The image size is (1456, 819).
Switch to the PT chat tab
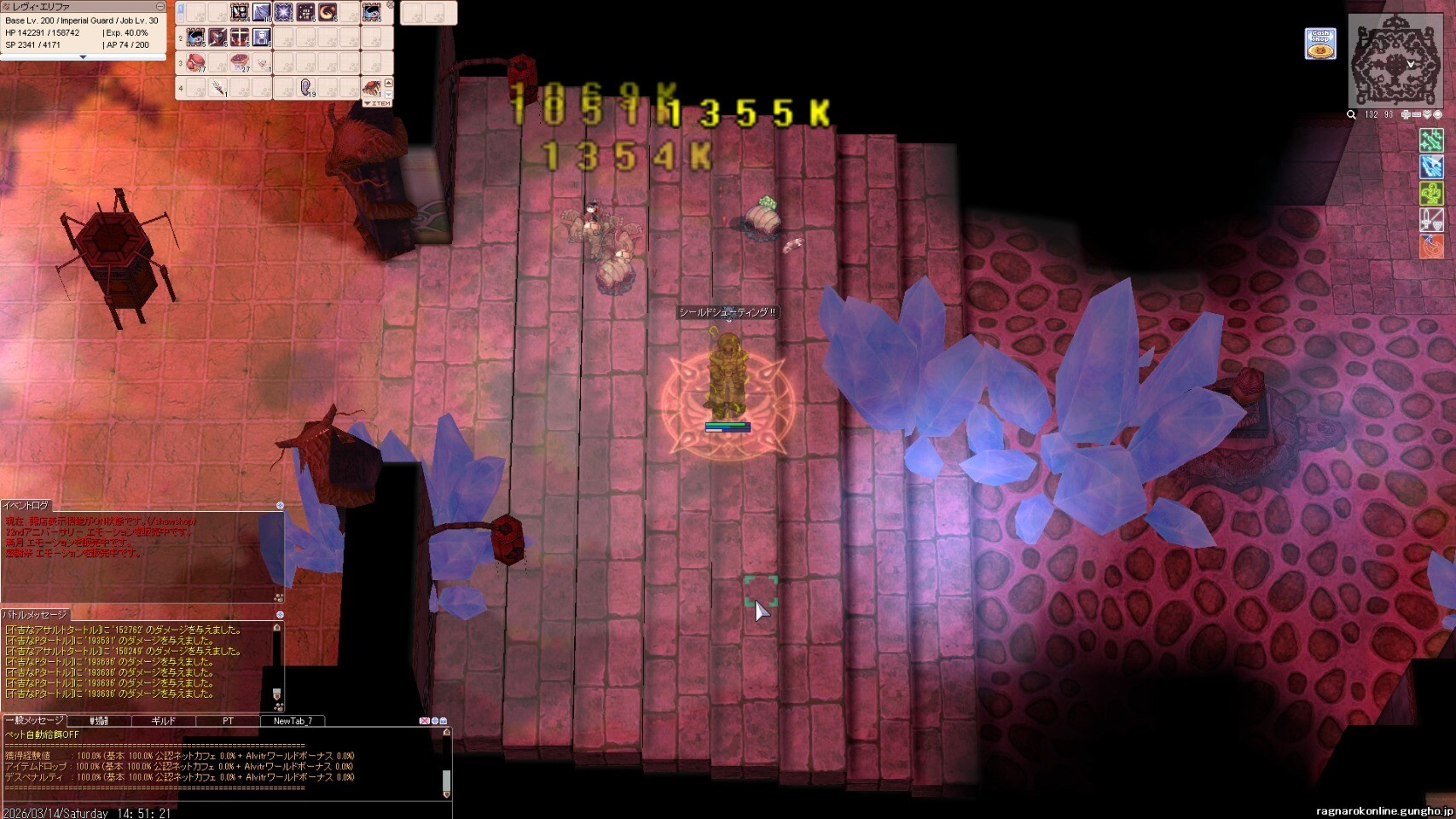pyautogui.click(x=228, y=721)
